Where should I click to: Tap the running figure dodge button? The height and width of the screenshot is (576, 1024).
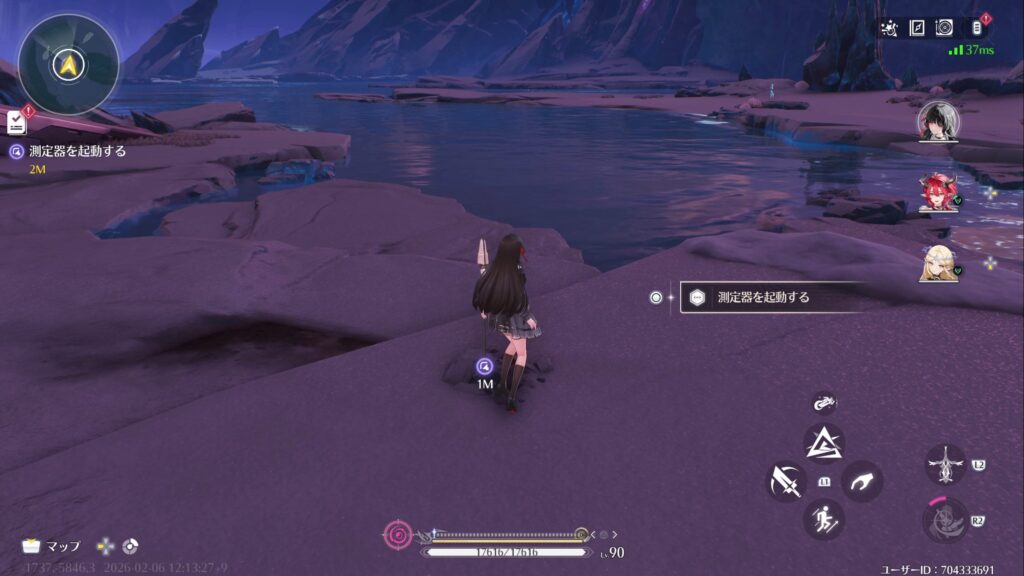[824, 519]
